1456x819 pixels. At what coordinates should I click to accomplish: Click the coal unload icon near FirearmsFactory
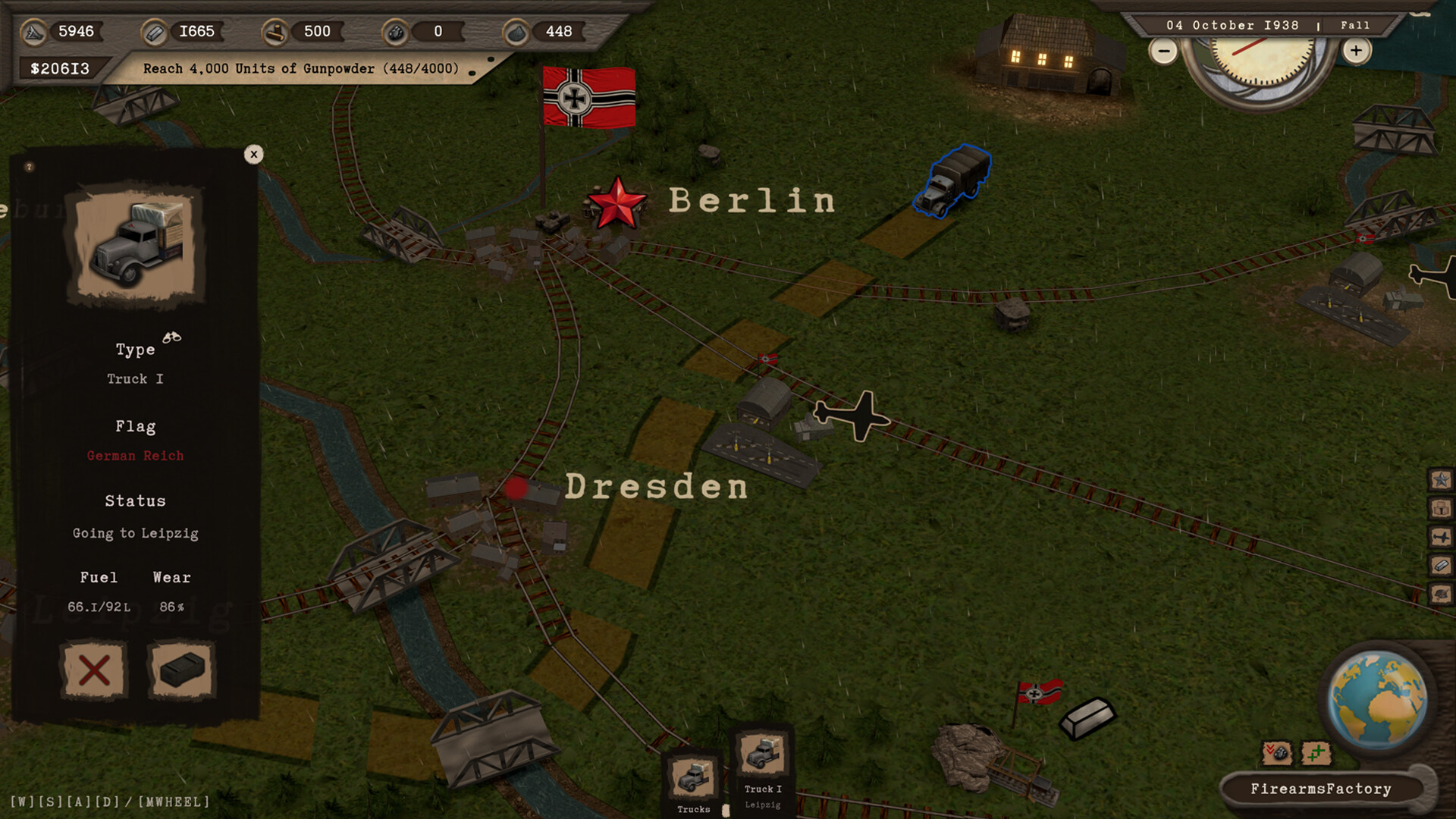tap(1277, 753)
